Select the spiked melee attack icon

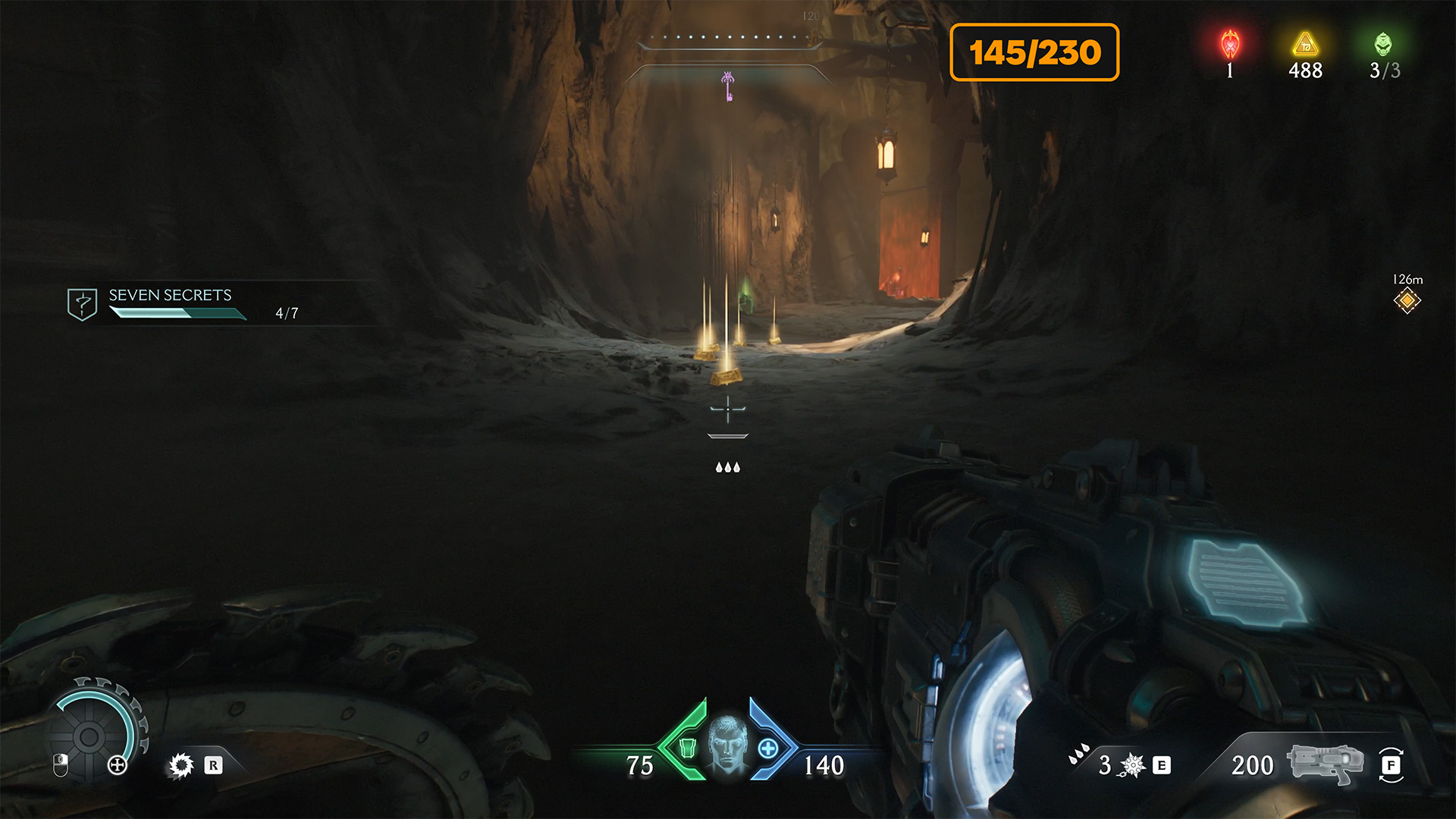(181, 765)
